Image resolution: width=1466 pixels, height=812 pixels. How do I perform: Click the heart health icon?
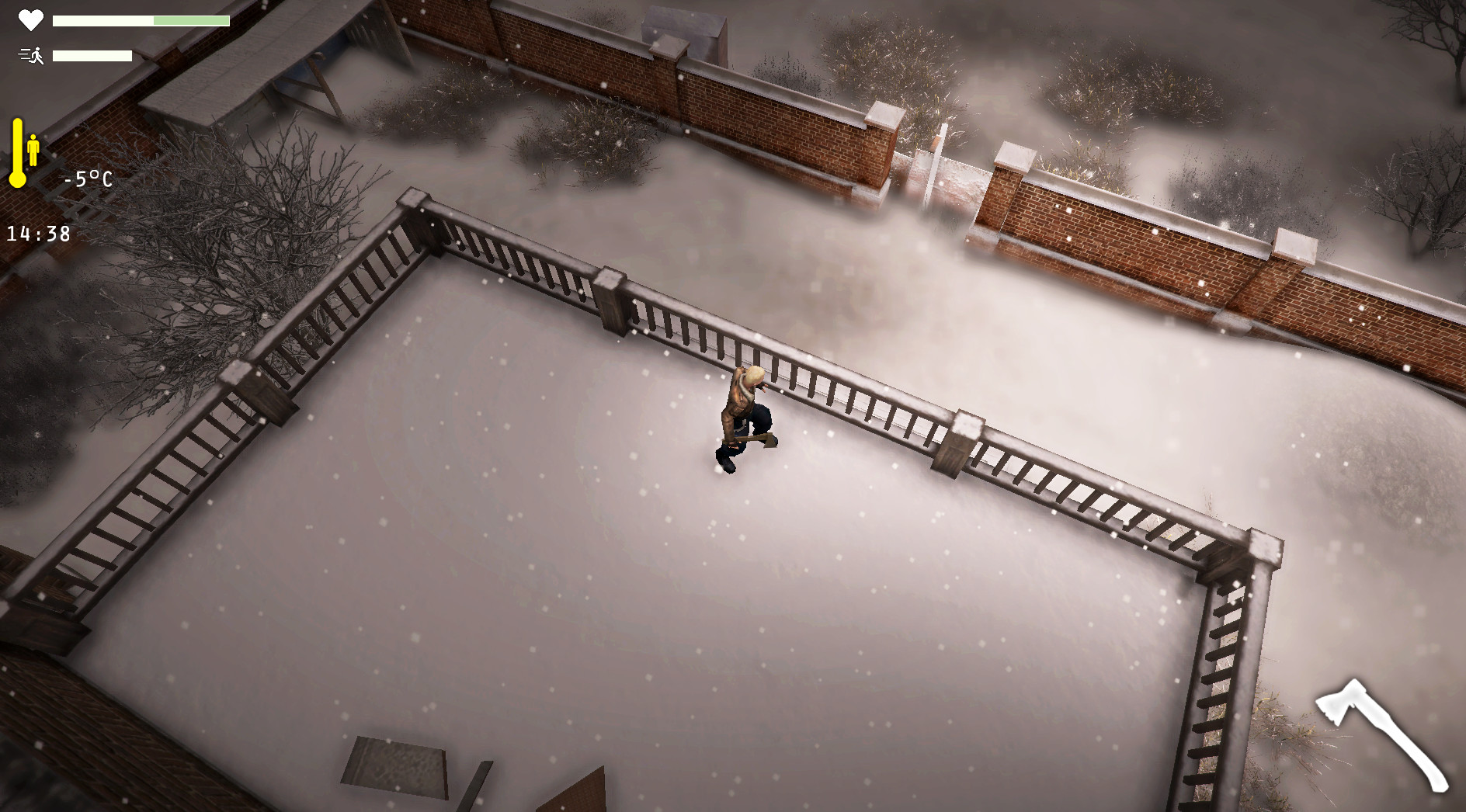(30, 21)
